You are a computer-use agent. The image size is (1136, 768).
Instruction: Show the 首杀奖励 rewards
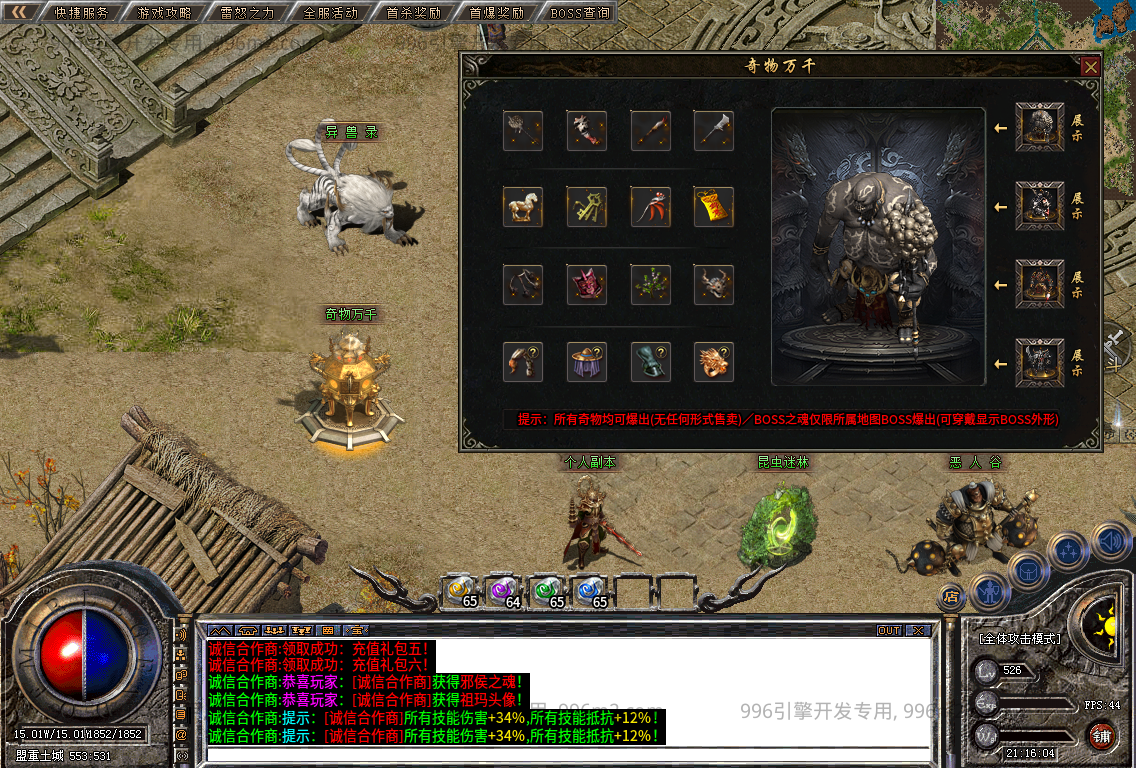[x=413, y=13]
